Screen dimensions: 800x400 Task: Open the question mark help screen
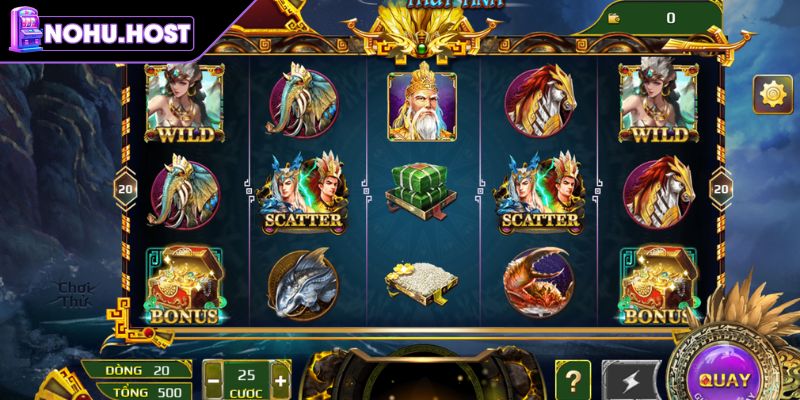point(572,380)
